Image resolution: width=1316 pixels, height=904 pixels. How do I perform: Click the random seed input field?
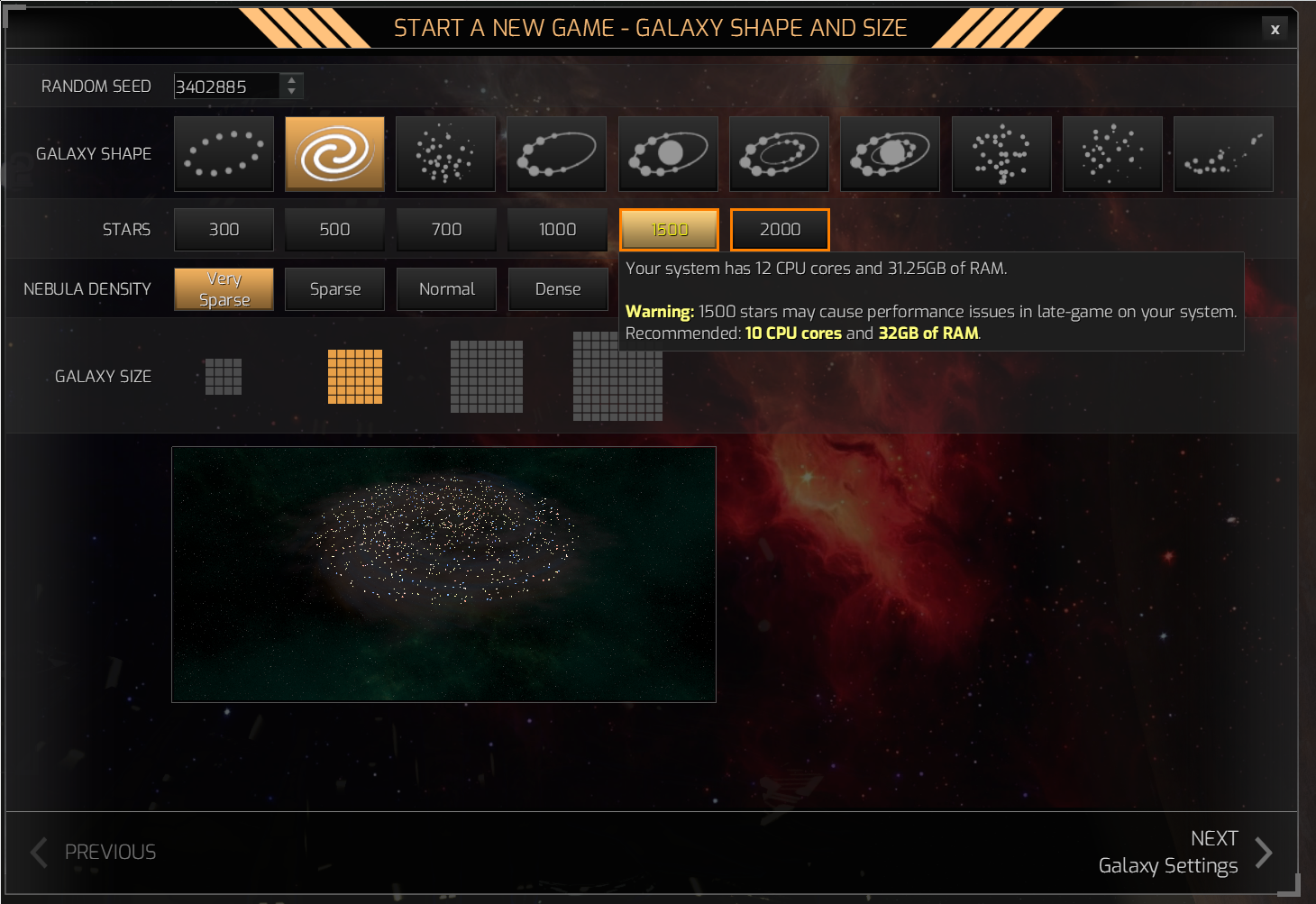point(225,86)
